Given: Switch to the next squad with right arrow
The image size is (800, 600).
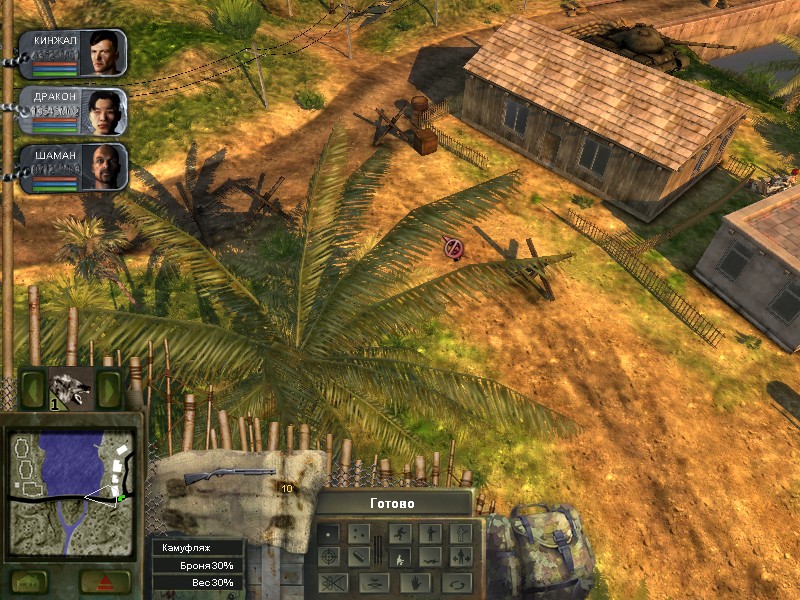Looking at the screenshot, I should tap(108, 389).
